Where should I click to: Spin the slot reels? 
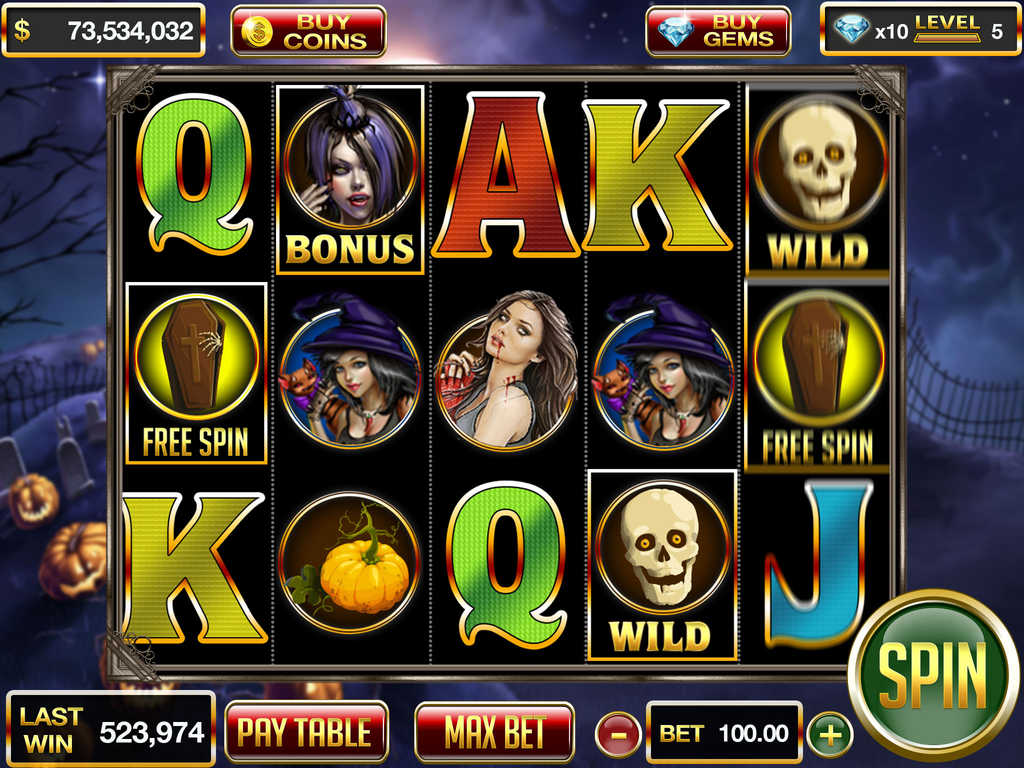(932, 674)
